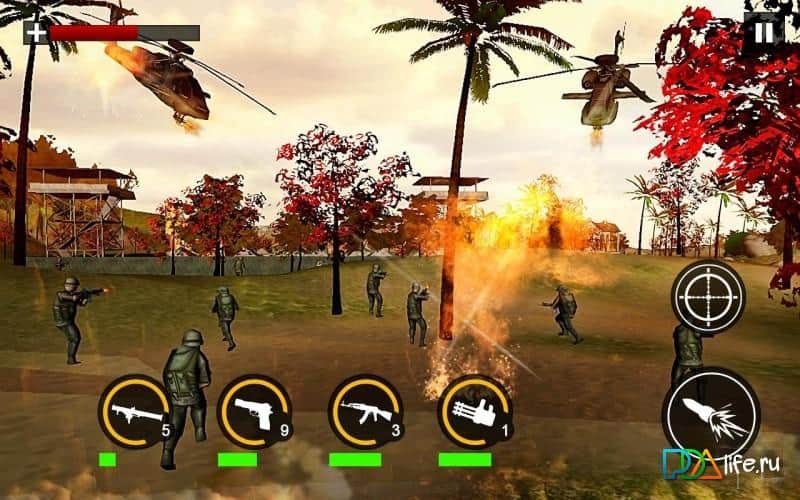Switch to the pistol weapon
800x500 pixels.
253,411
